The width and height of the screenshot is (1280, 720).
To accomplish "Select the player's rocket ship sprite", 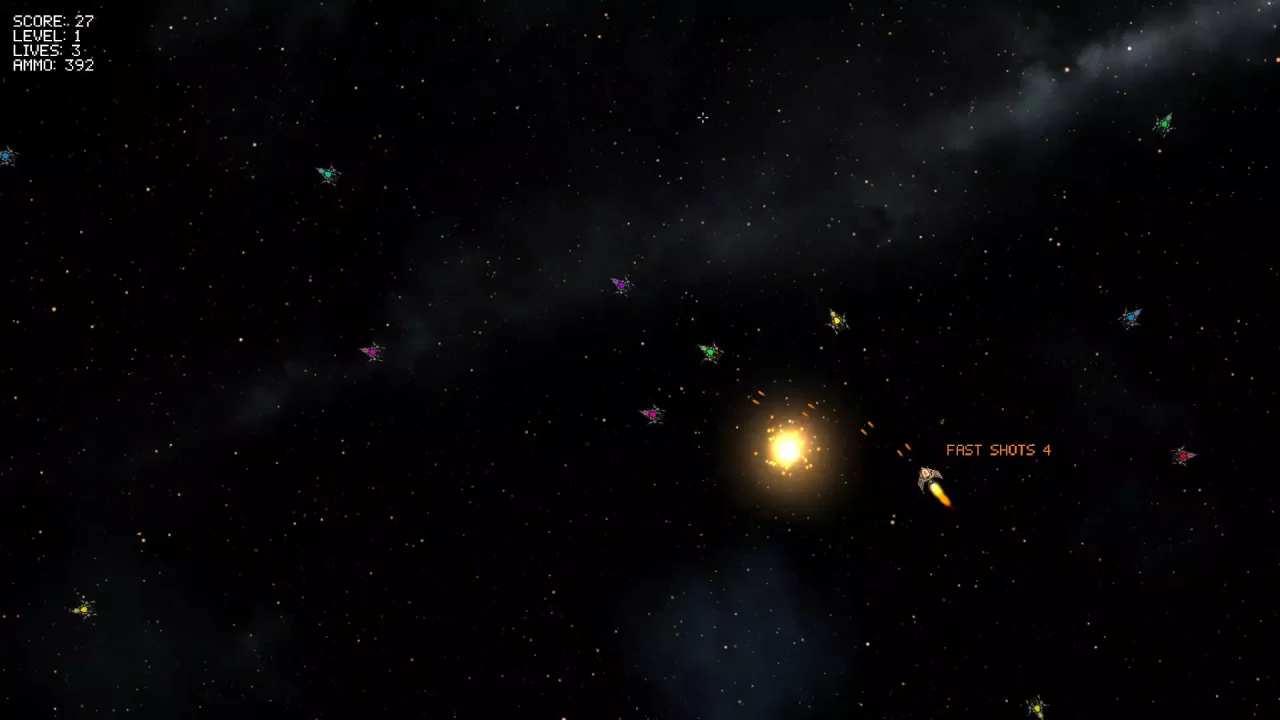I will [x=928, y=478].
